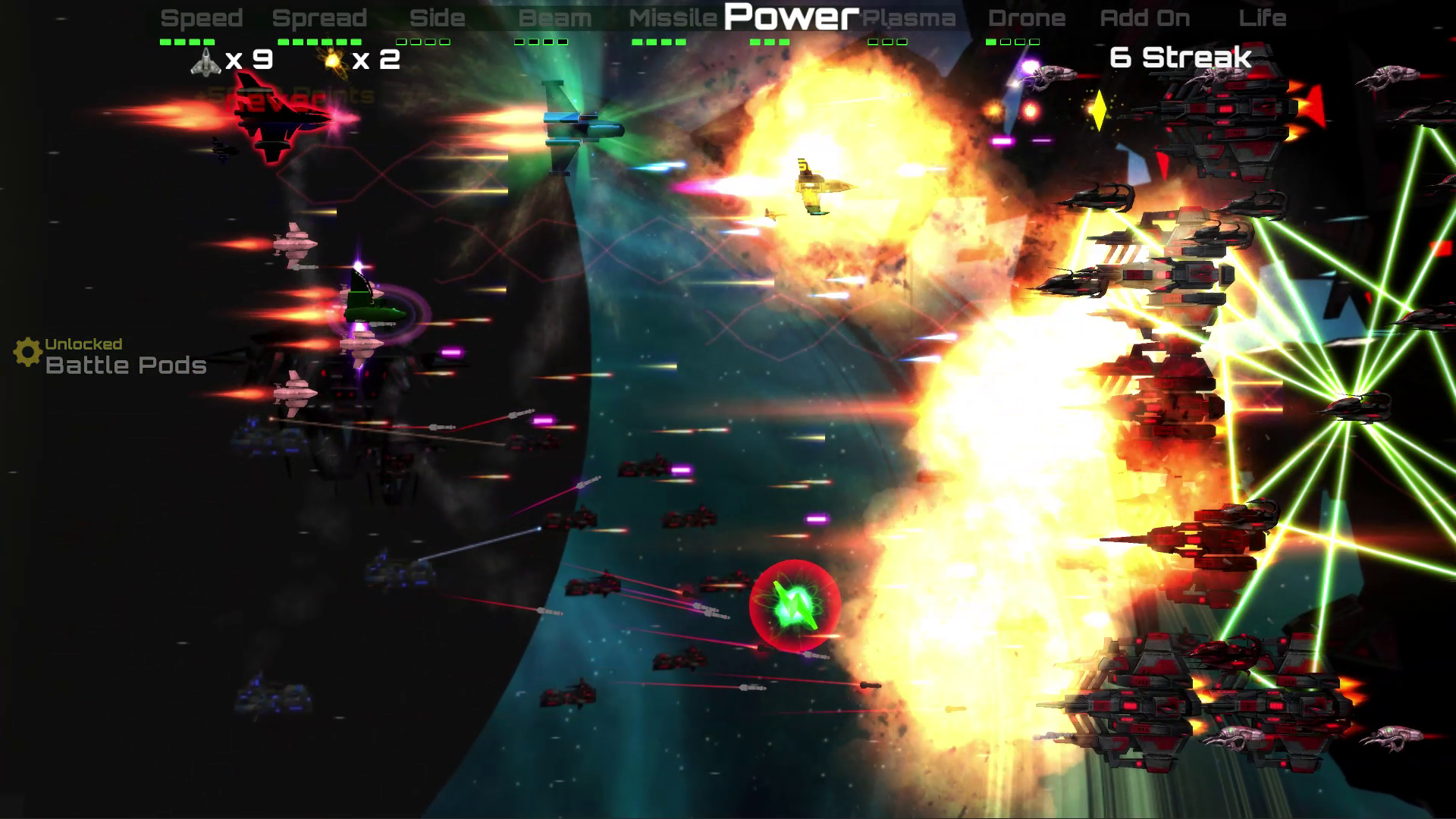1456x819 pixels.
Task: Click the 6 Streak counter
Action: click(x=1180, y=57)
